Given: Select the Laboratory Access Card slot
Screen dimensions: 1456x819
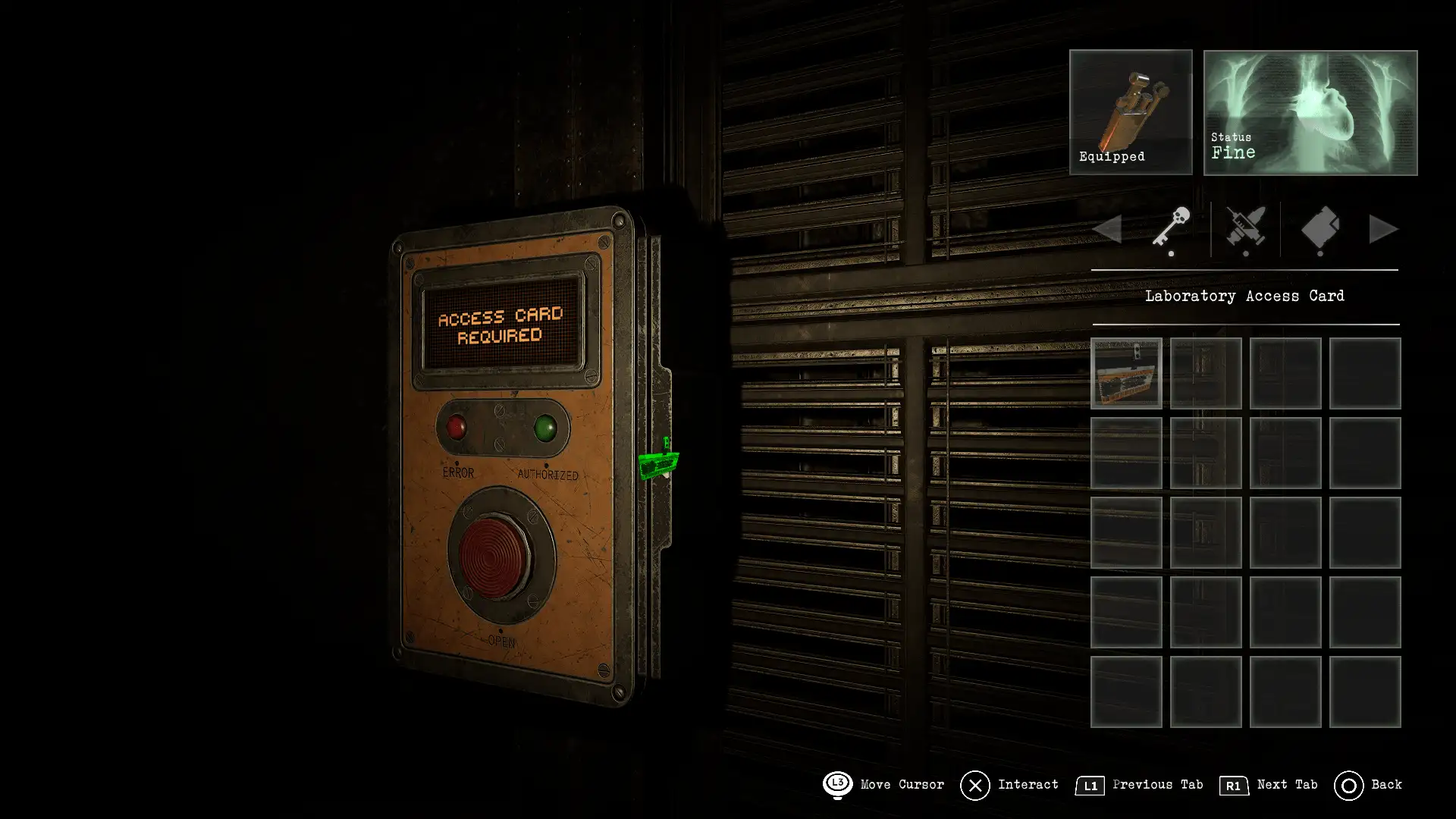Looking at the screenshot, I should tap(1126, 373).
